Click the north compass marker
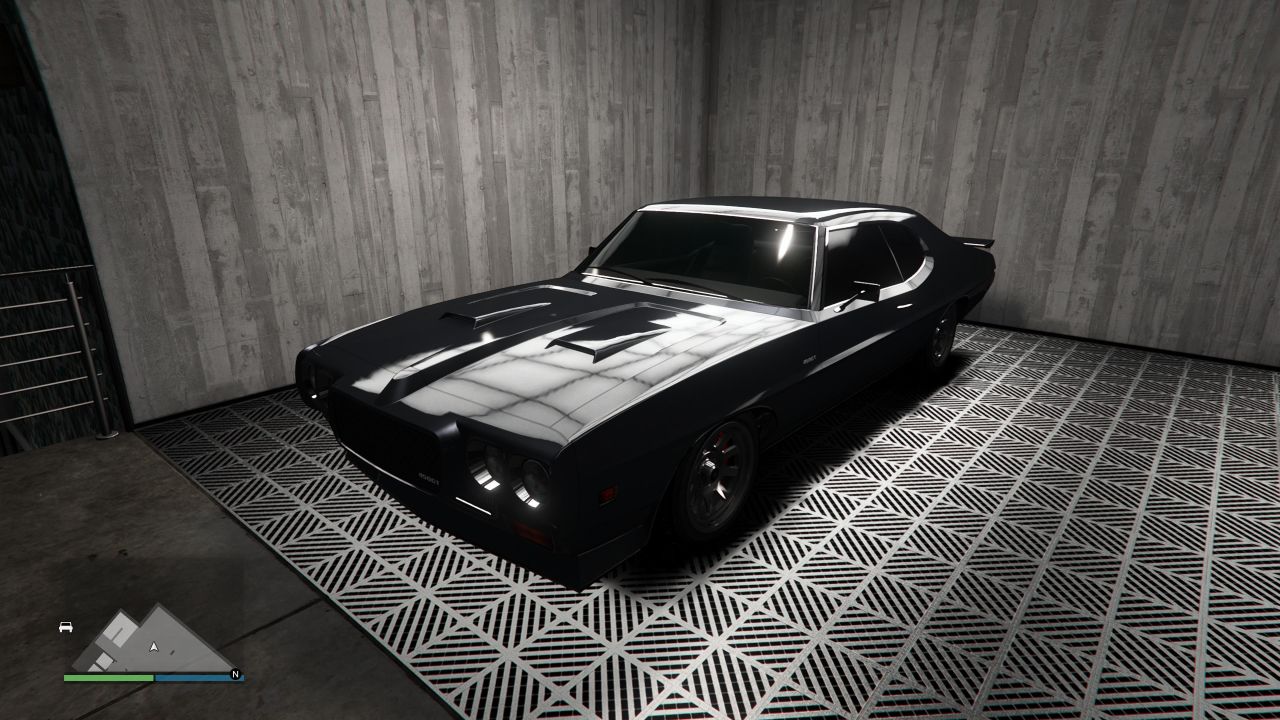 click(235, 673)
